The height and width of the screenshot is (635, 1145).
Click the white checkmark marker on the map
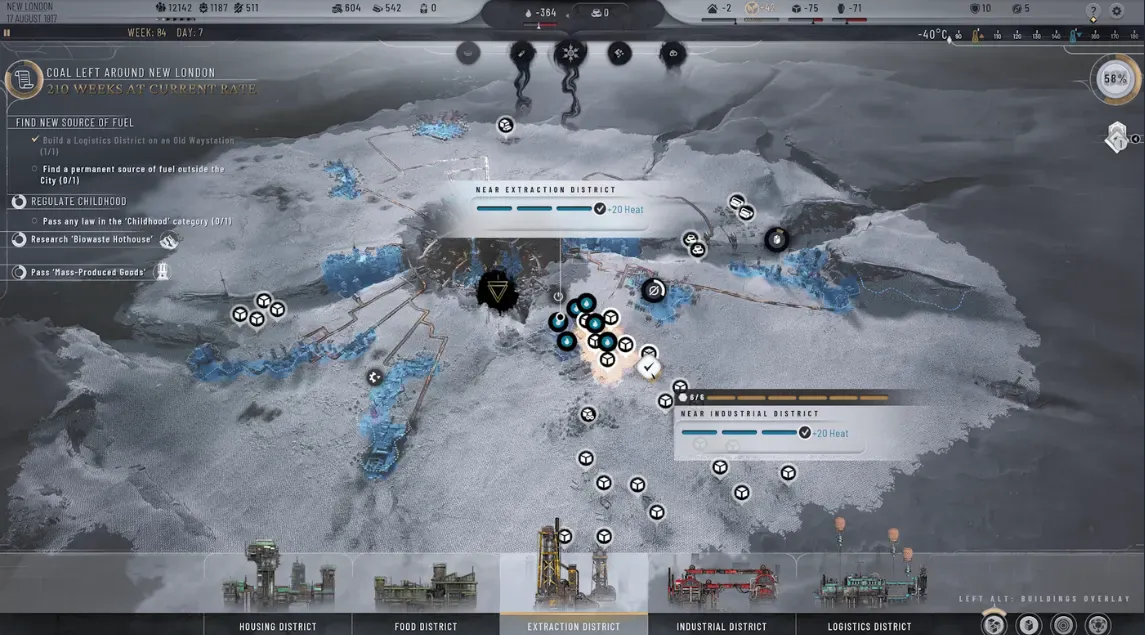649,368
